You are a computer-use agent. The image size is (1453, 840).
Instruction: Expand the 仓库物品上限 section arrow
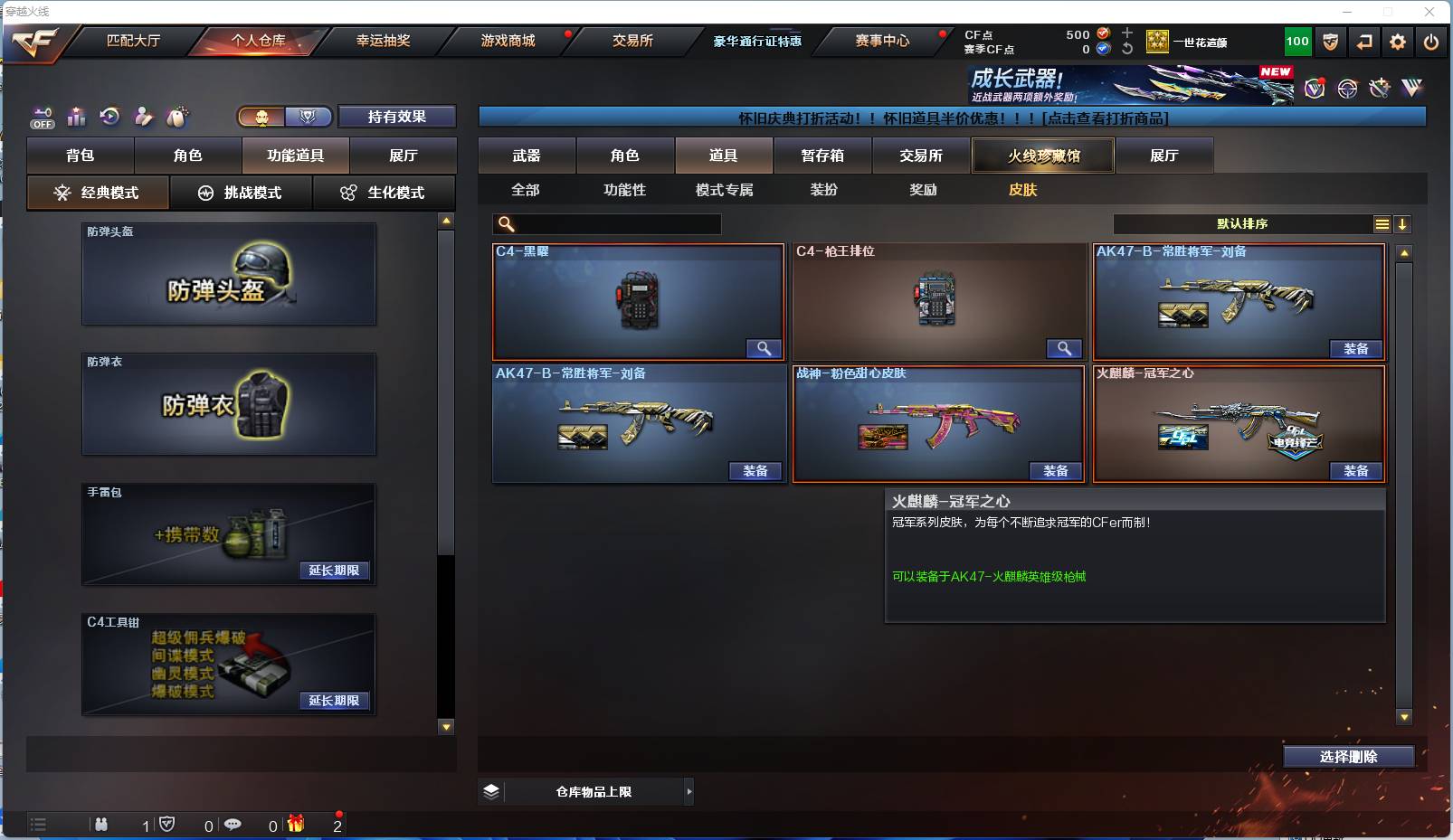point(689,790)
